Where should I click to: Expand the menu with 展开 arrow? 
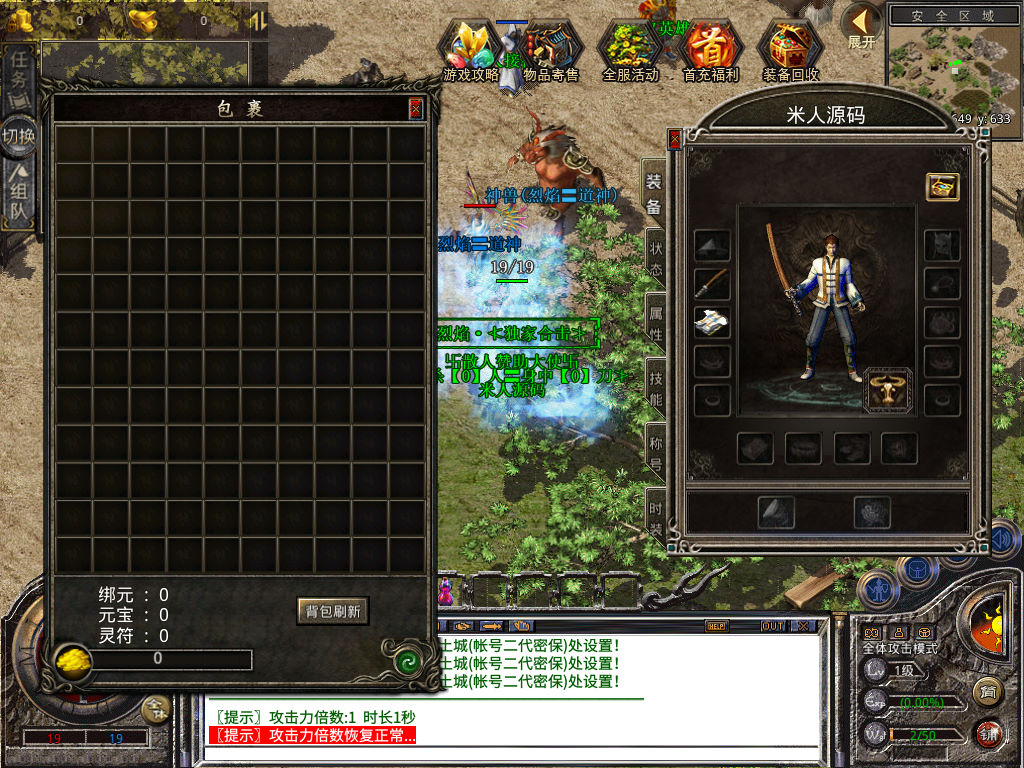tap(860, 26)
